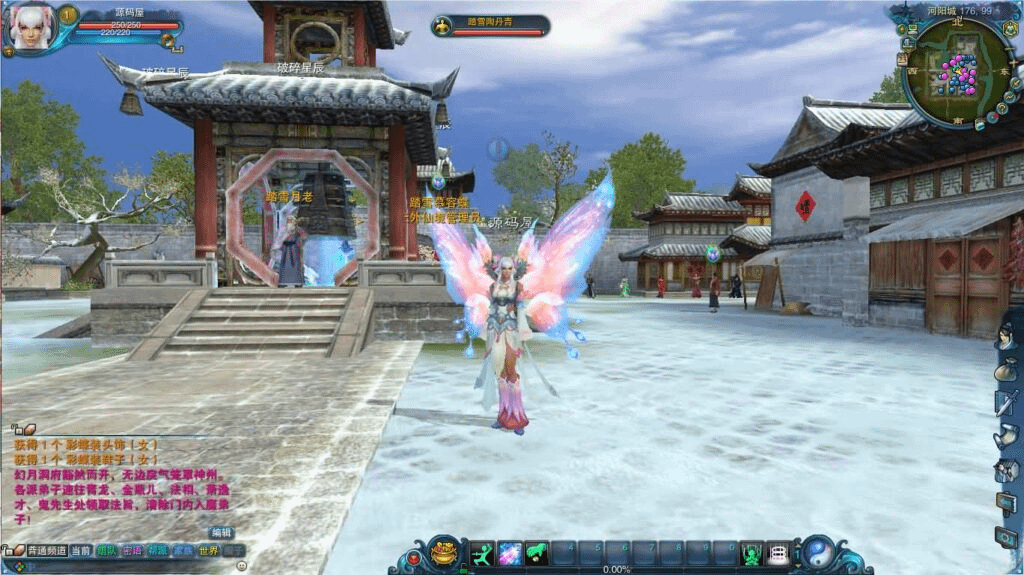Select the 当前 chat channel
The image size is (1024, 575).
81,550
